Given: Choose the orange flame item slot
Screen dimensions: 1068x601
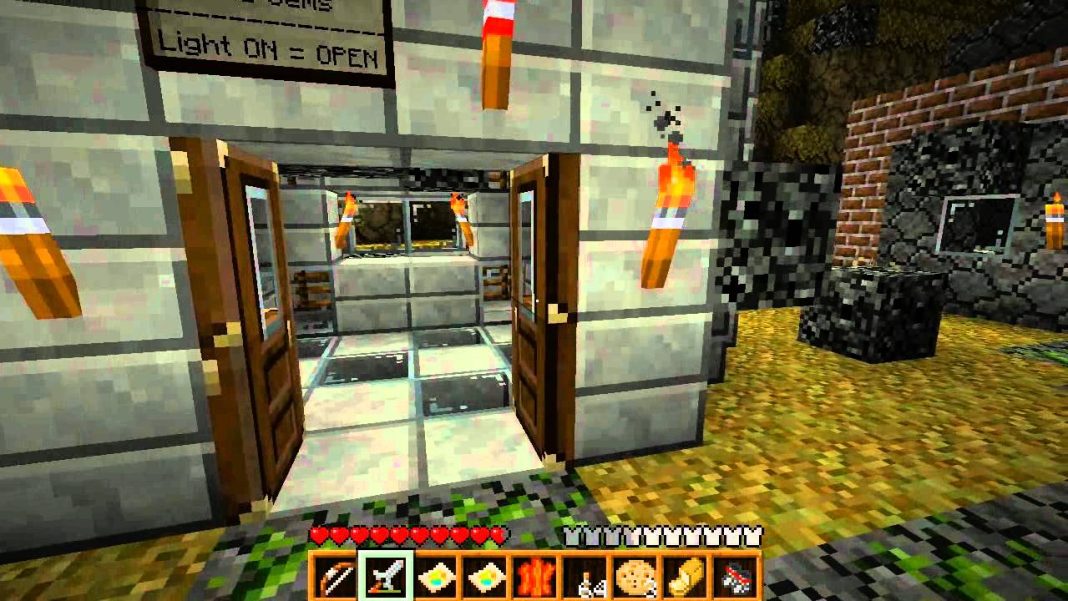Looking at the screenshot, I should tap(534, 577).
